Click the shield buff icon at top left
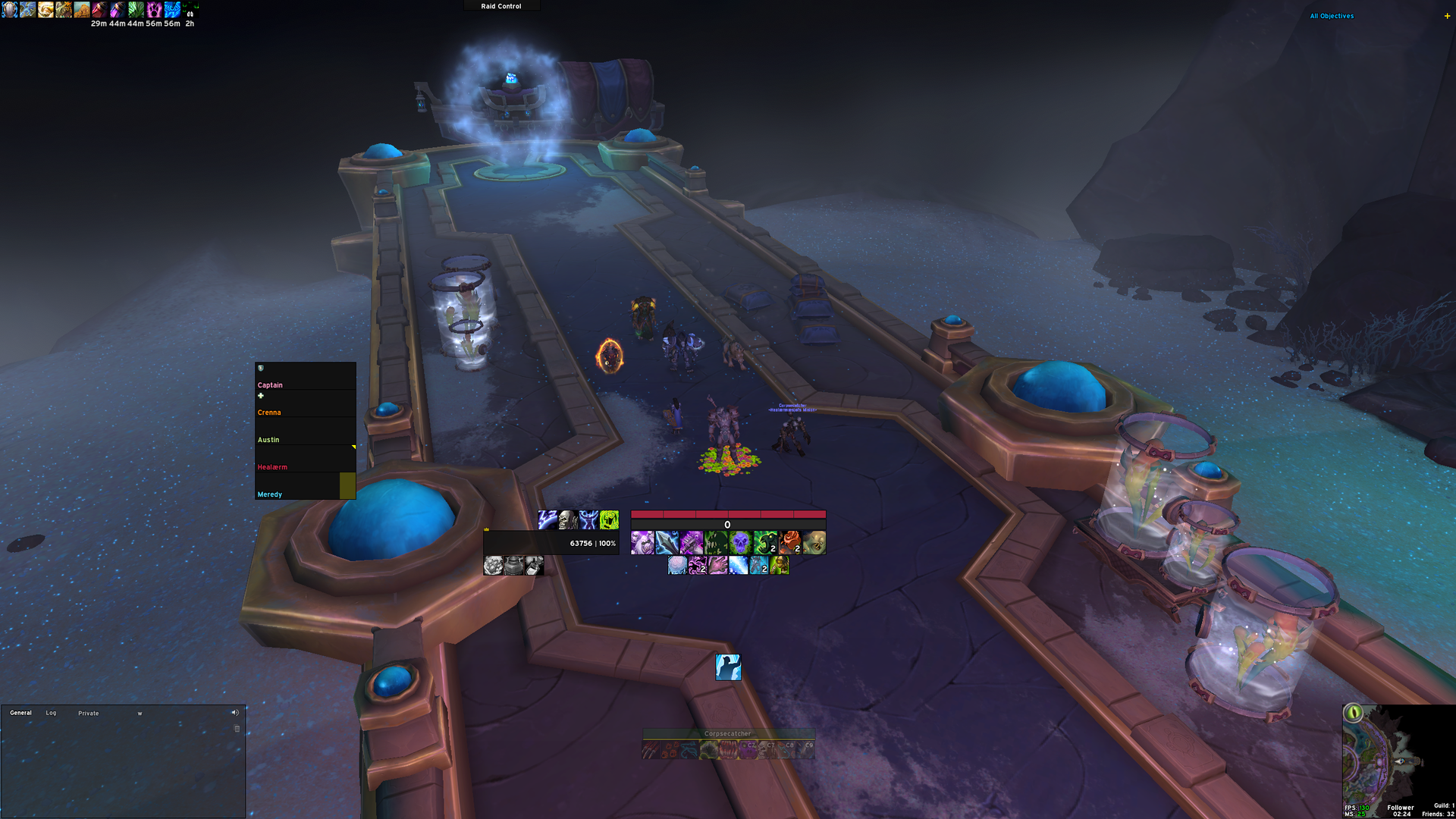Screen dimensions: 1456x819 pos(9,11)
